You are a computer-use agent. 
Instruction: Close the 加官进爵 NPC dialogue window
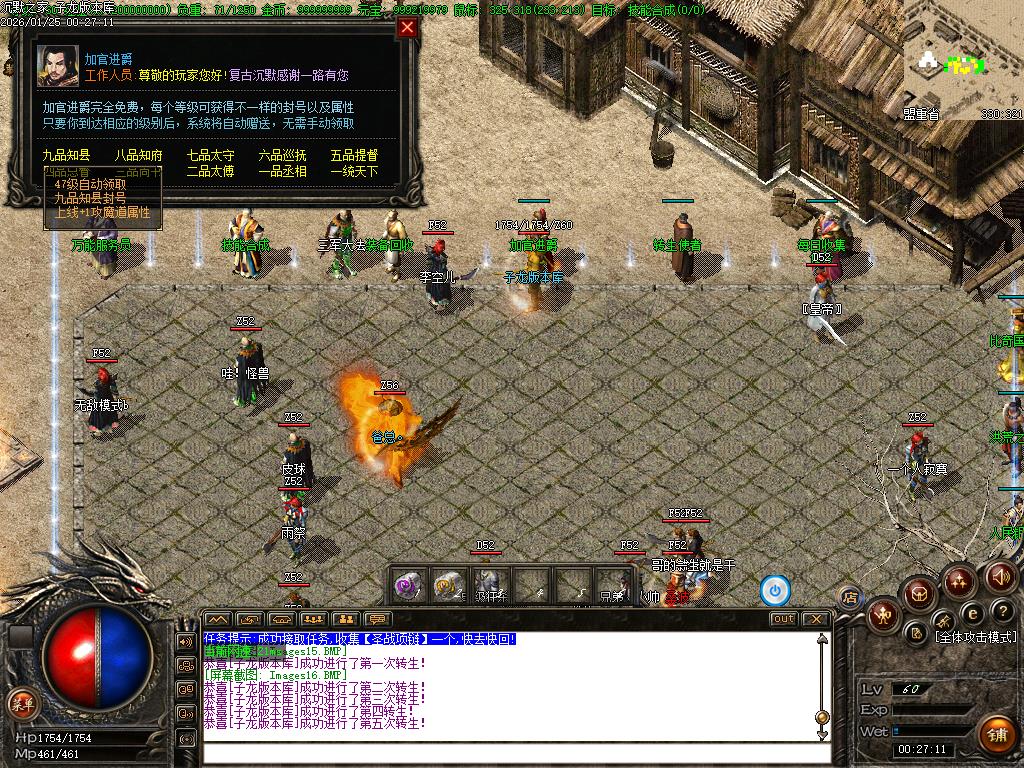(x=407, y=28)
